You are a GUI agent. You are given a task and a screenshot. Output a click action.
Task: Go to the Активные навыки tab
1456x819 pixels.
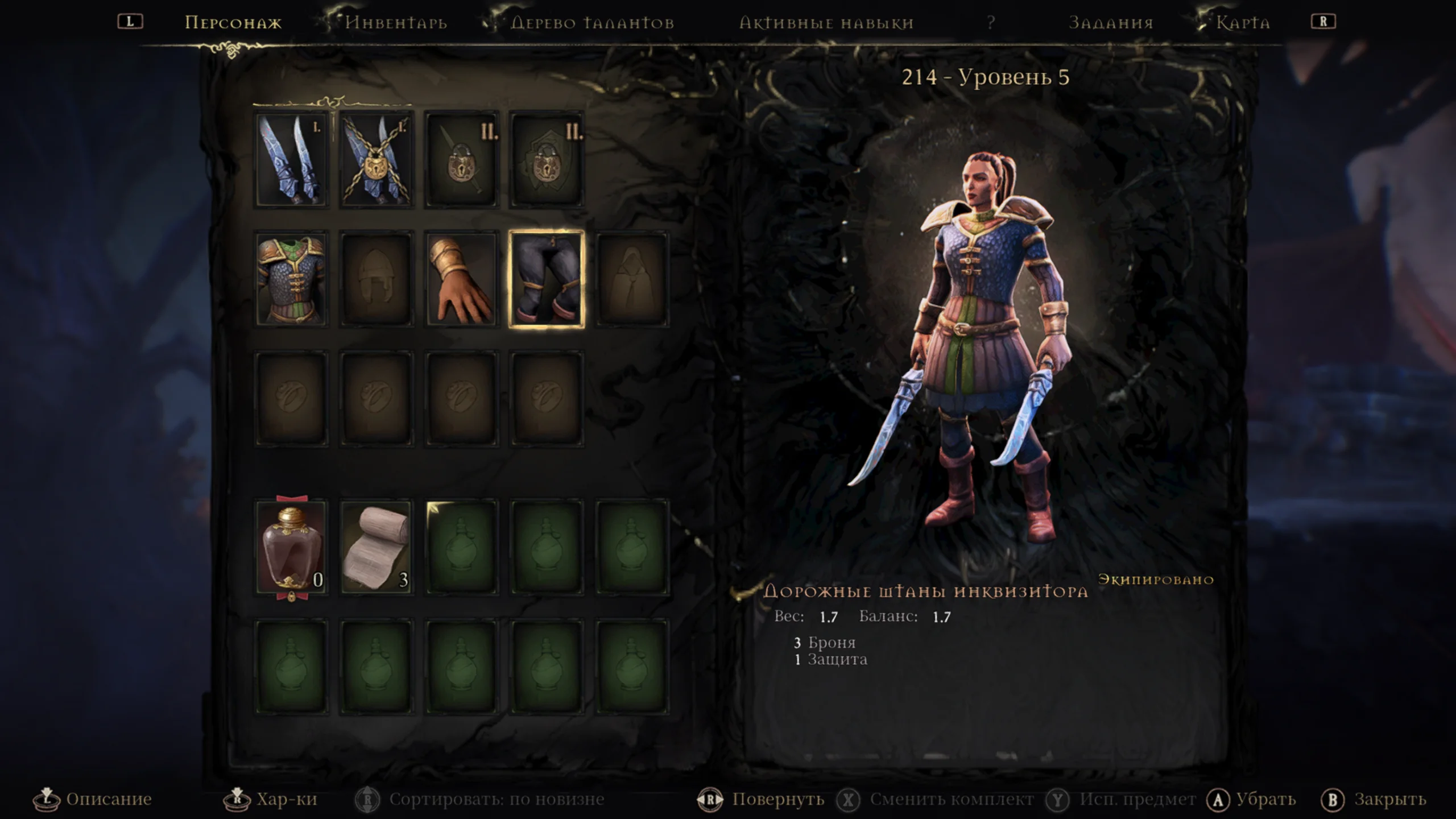coord(826,23)
